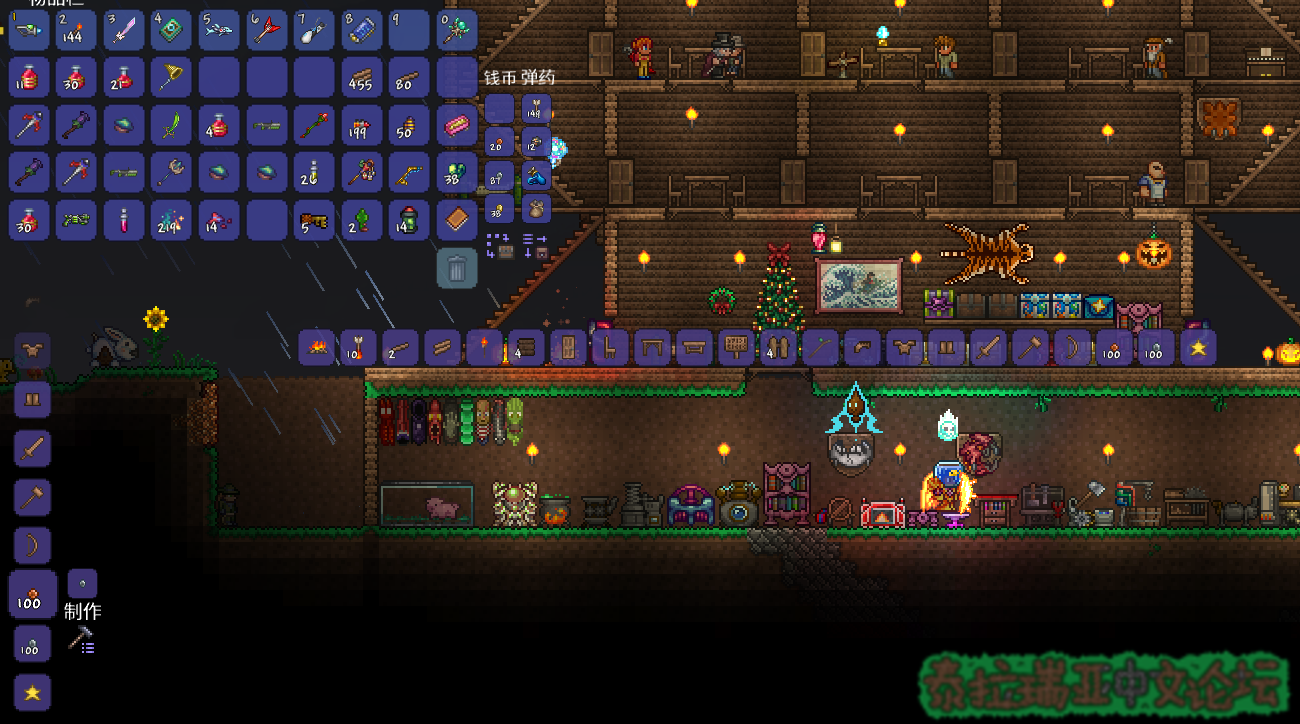1300x724 pixels.
Task: Select the orange book in last inventory column
Action: coord(457,221)
